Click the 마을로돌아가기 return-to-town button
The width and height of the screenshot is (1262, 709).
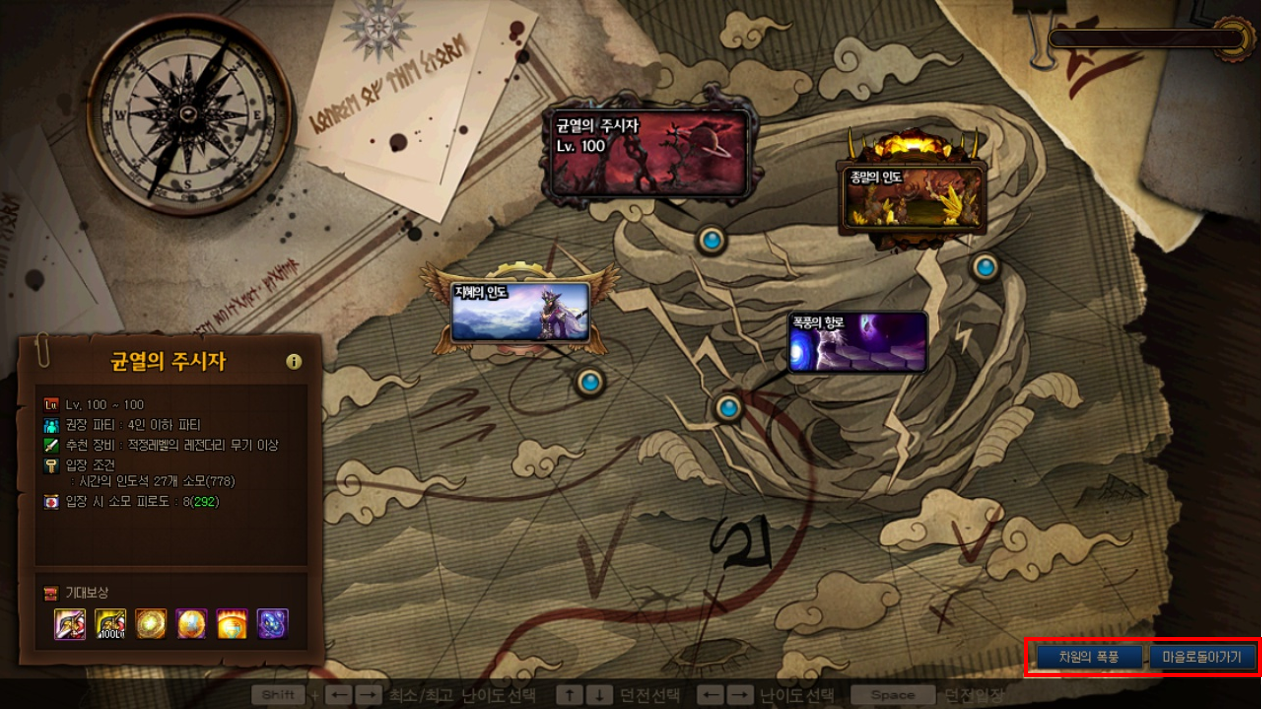pyautogui.click(x=1201, y=657)
